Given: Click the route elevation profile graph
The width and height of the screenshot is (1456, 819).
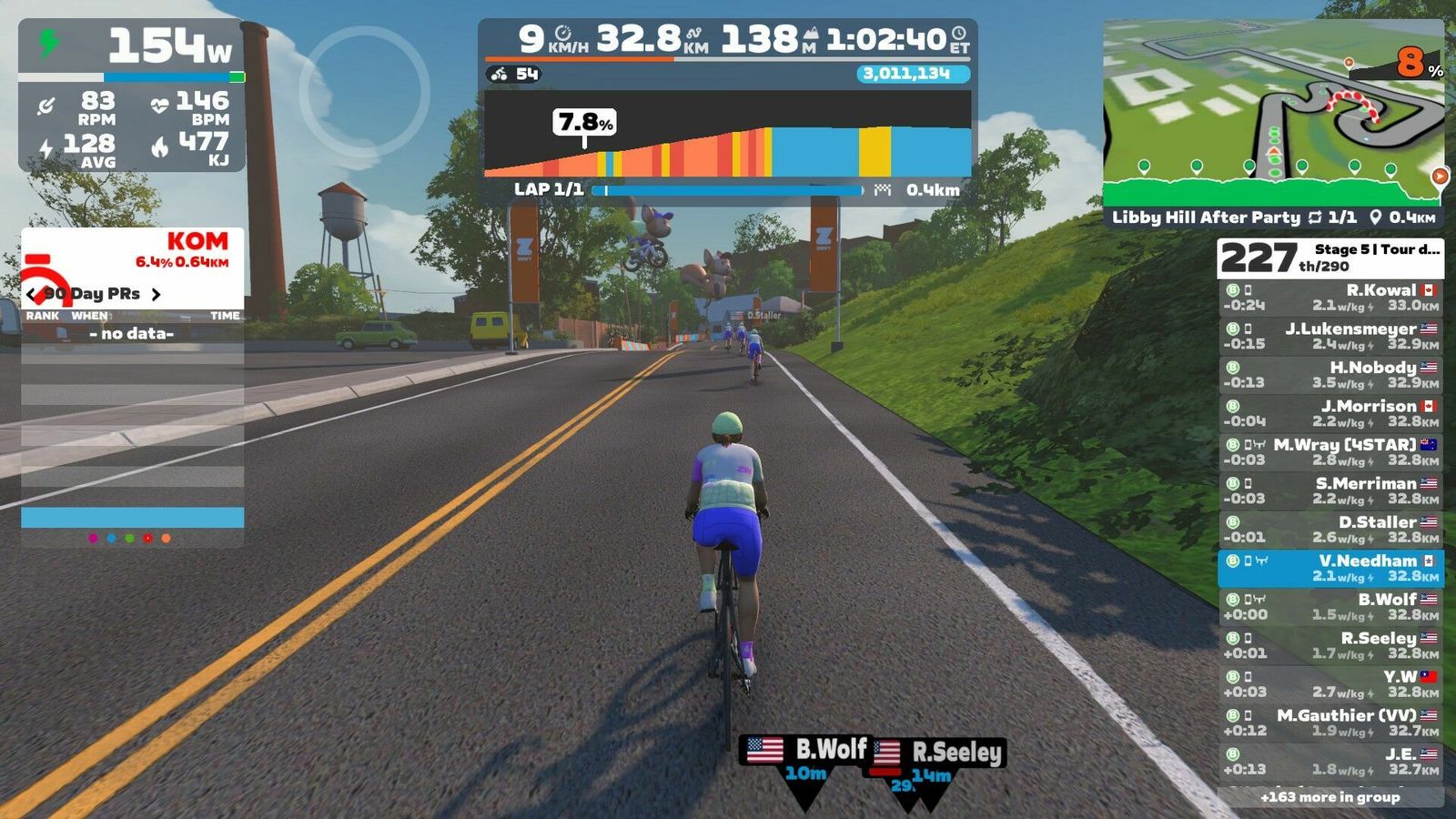Looking at the screenshot, I should [x=728, y=135].
